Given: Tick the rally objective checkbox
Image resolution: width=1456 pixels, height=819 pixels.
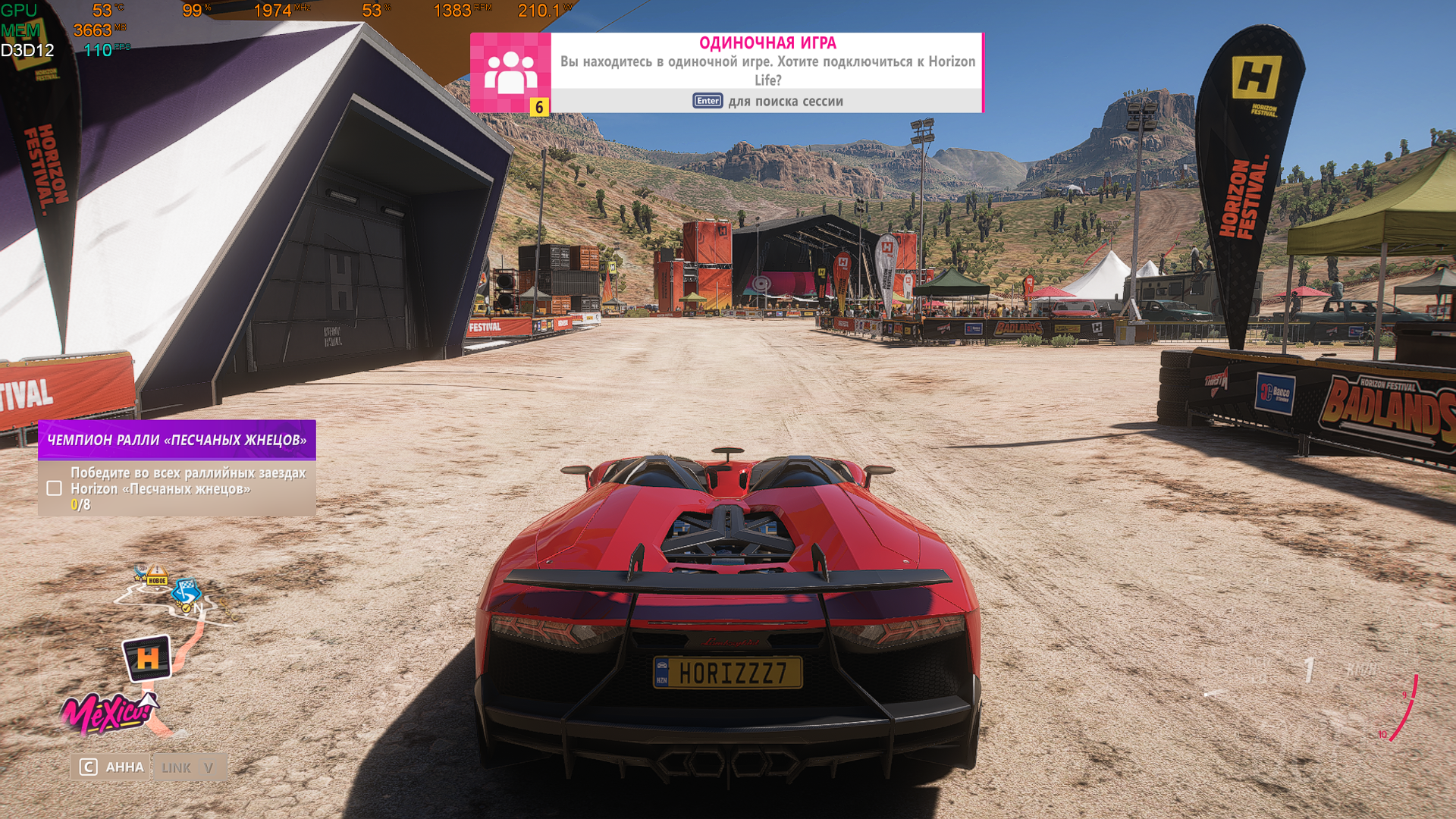Looking at the screenshot, I should click(54, 488).
